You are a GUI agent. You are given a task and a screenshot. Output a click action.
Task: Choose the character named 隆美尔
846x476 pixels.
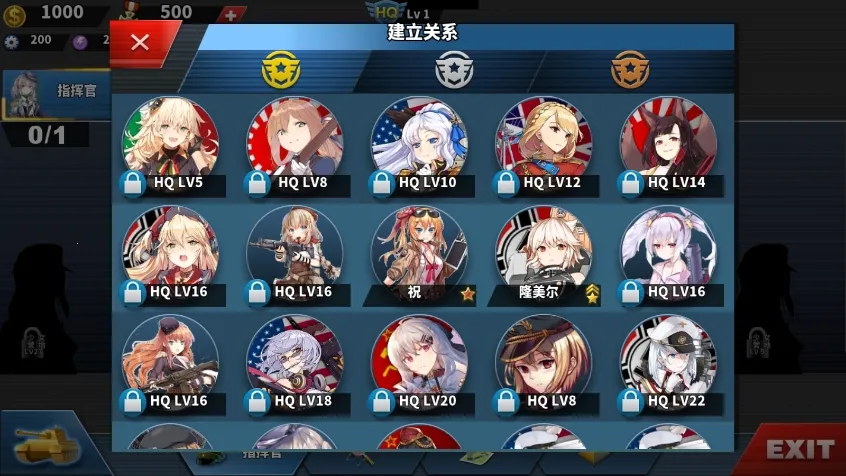pos(543,255)
